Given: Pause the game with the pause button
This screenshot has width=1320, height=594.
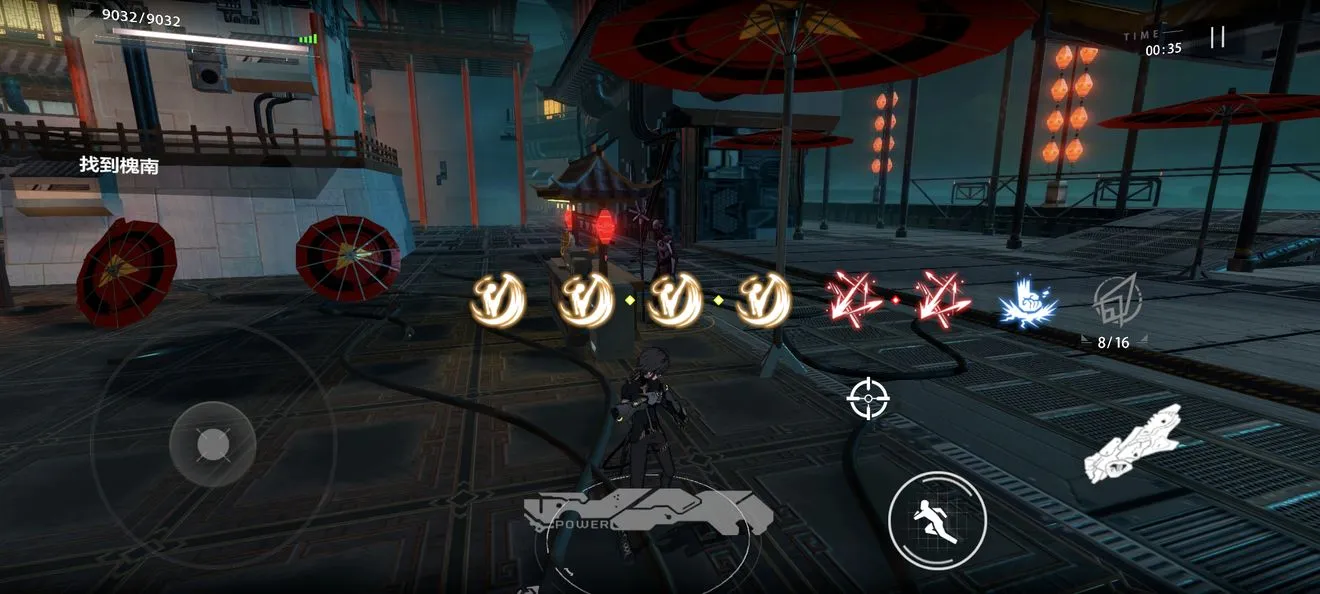Looking at the screenshot, I should coord(1217,38).
